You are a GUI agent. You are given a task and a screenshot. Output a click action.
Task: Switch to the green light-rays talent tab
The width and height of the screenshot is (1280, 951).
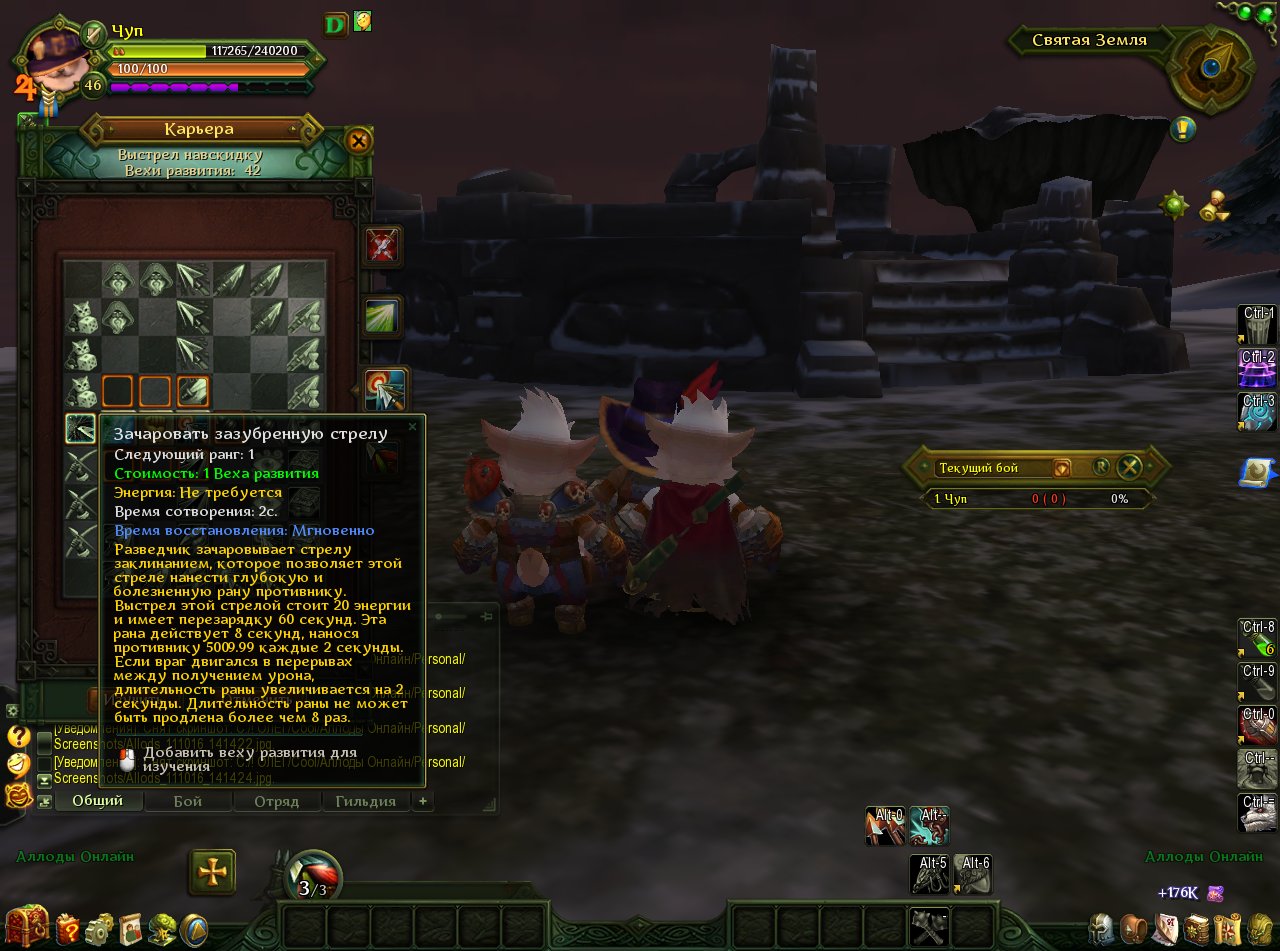(x=382, y=317)
